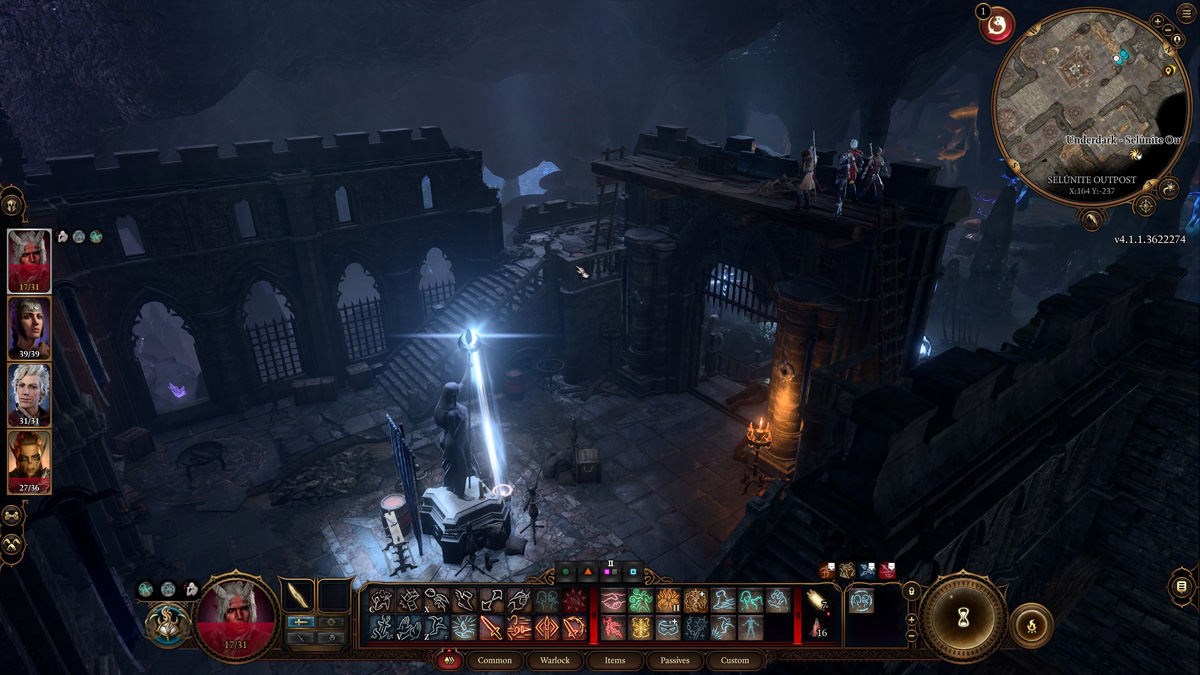Show the Passives hotbar tab

coord(674,660)
